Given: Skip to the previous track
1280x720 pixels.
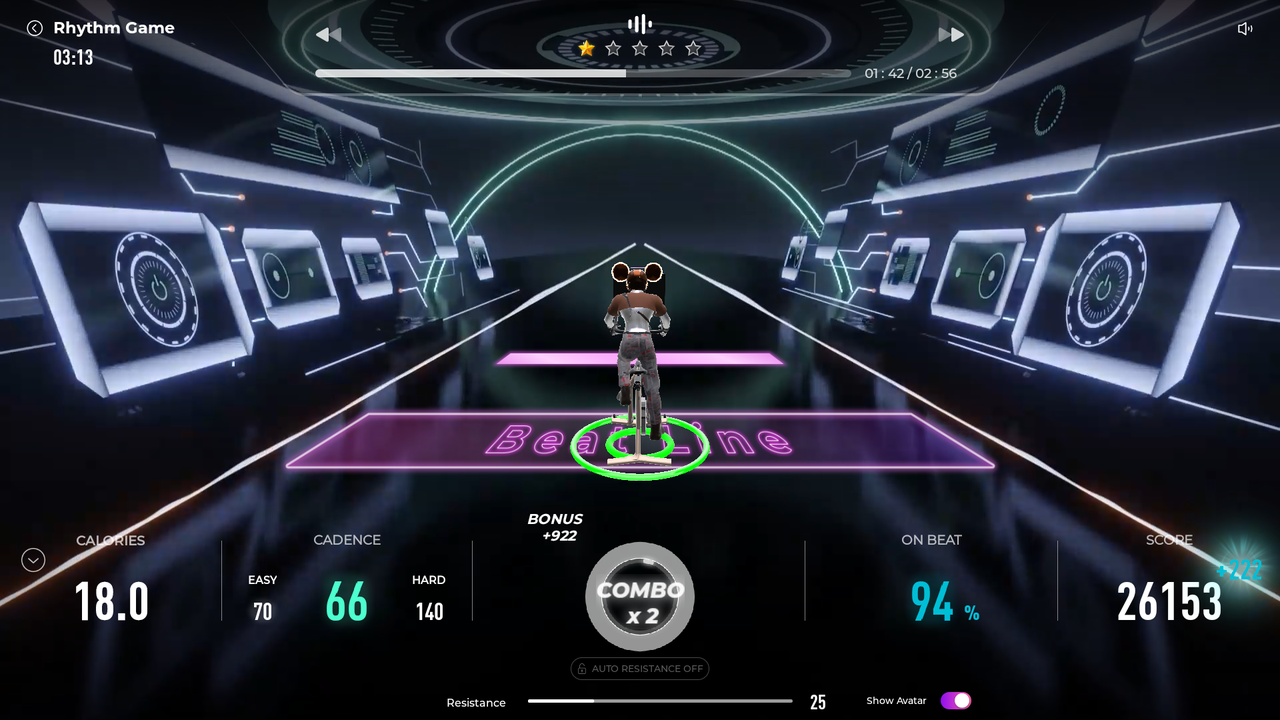Looking at the screenshot, I should point(328,35).
